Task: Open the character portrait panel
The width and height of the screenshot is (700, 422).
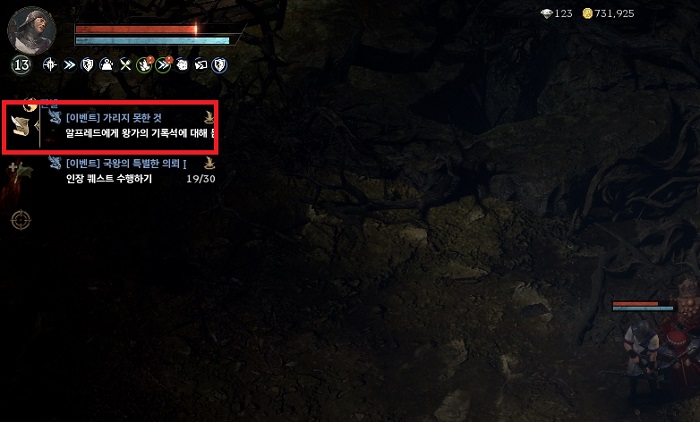Action: point(31,28)
